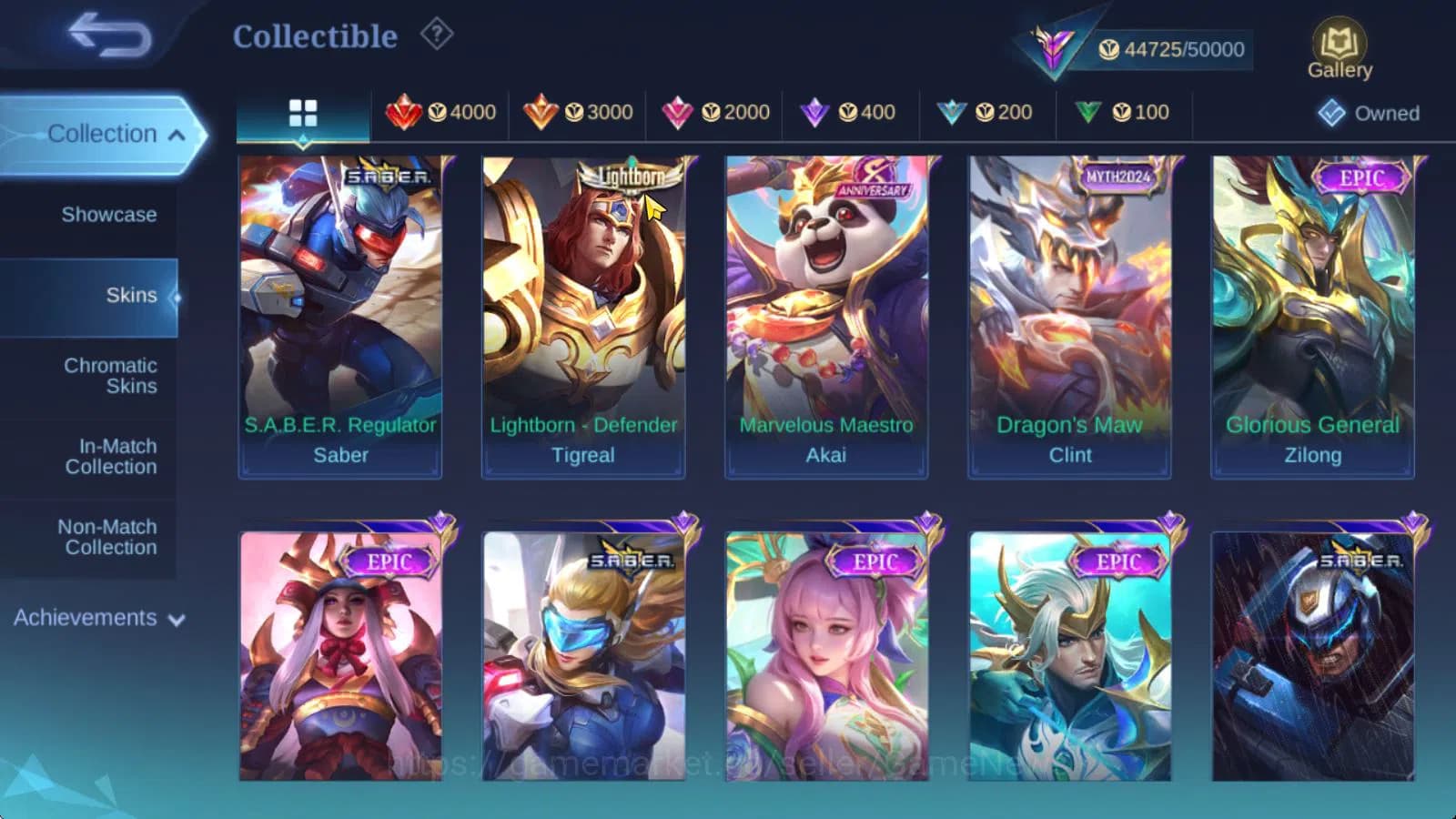
Task: Open the help question mark near Collectible
Action: tap(438, 34)
